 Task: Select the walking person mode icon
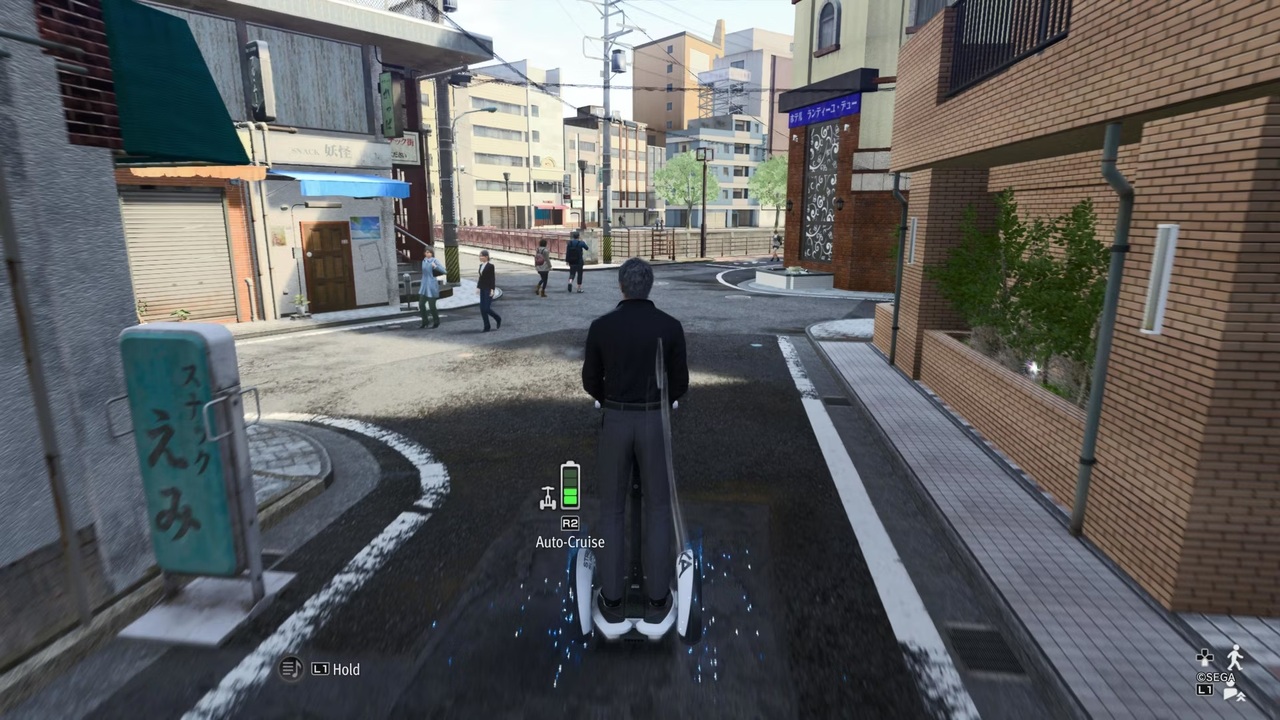(x=1236, y=656)
